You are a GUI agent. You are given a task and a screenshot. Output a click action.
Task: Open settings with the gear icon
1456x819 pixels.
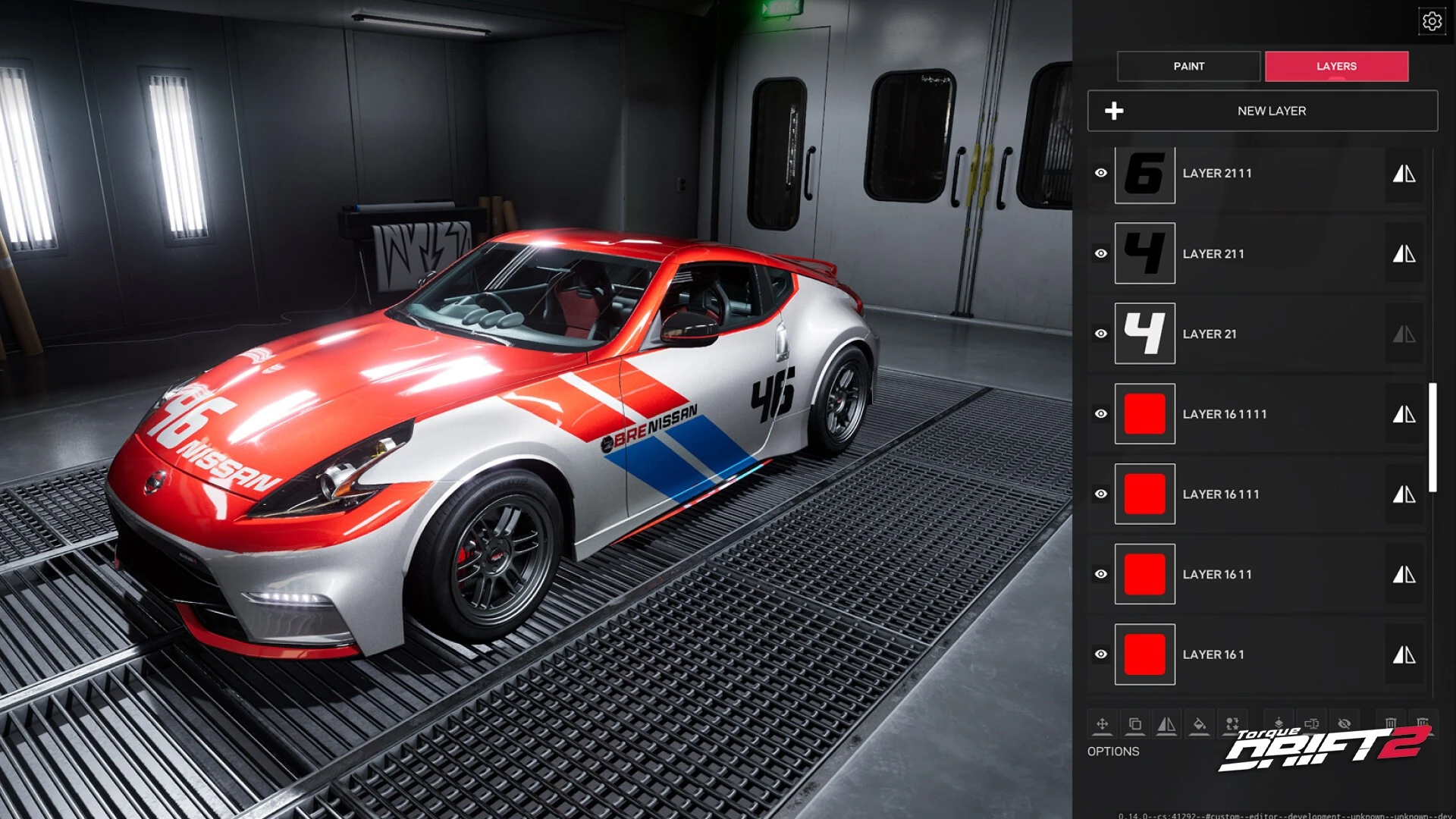click(x=1432, y=21)
